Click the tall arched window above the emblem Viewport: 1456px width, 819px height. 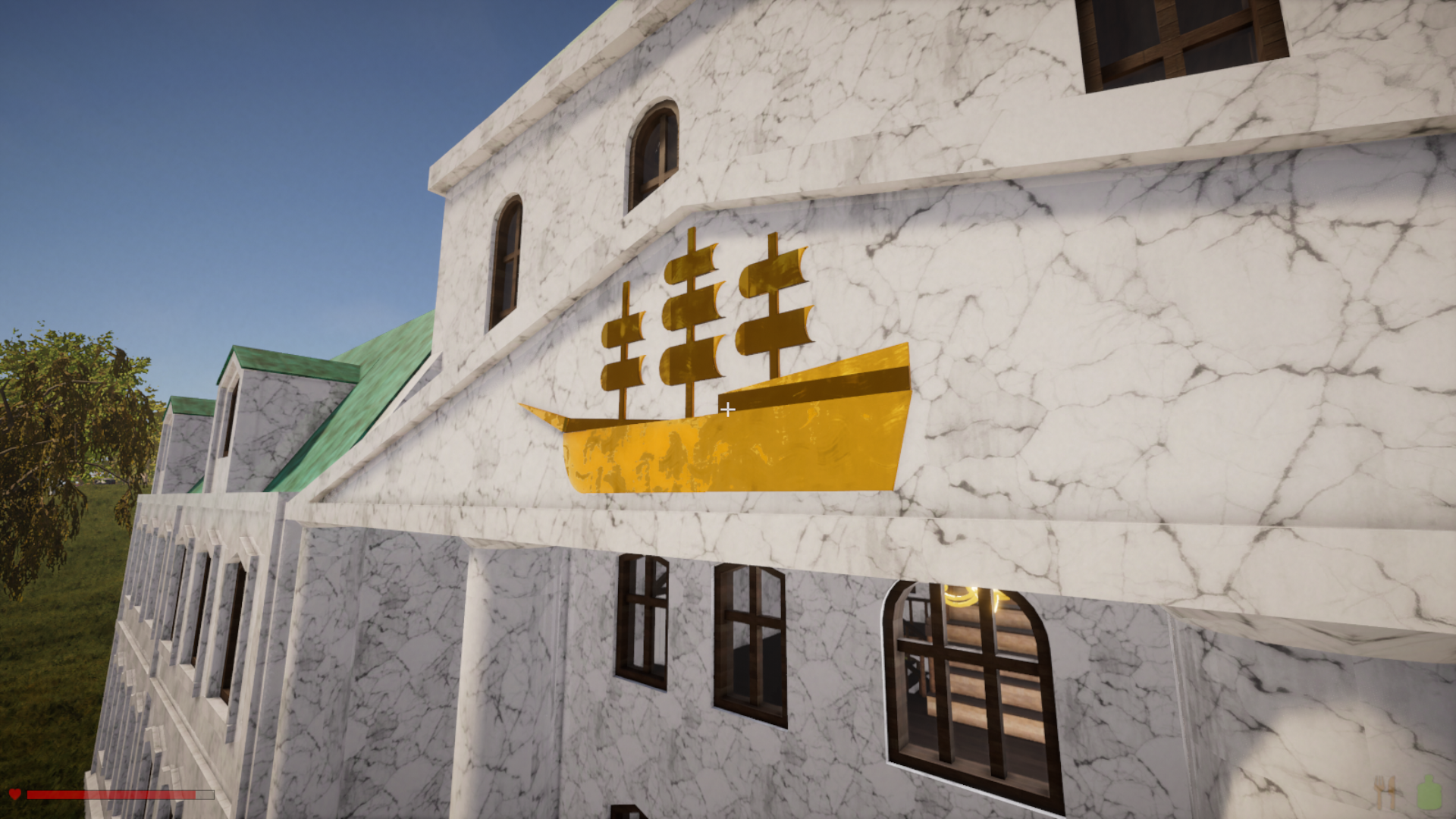click(x=655, y=152)
